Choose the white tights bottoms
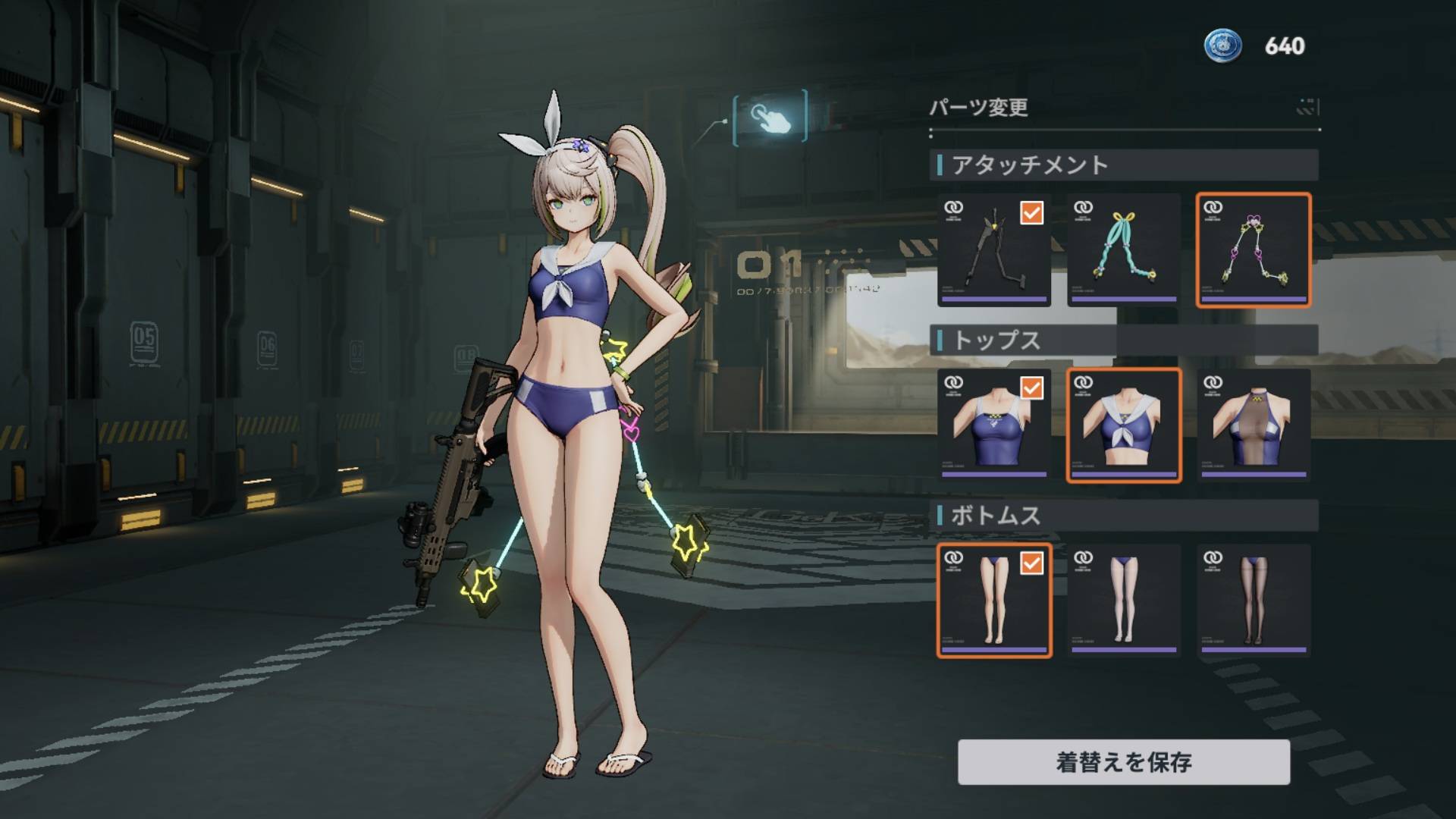 (x=1124, y=601)
